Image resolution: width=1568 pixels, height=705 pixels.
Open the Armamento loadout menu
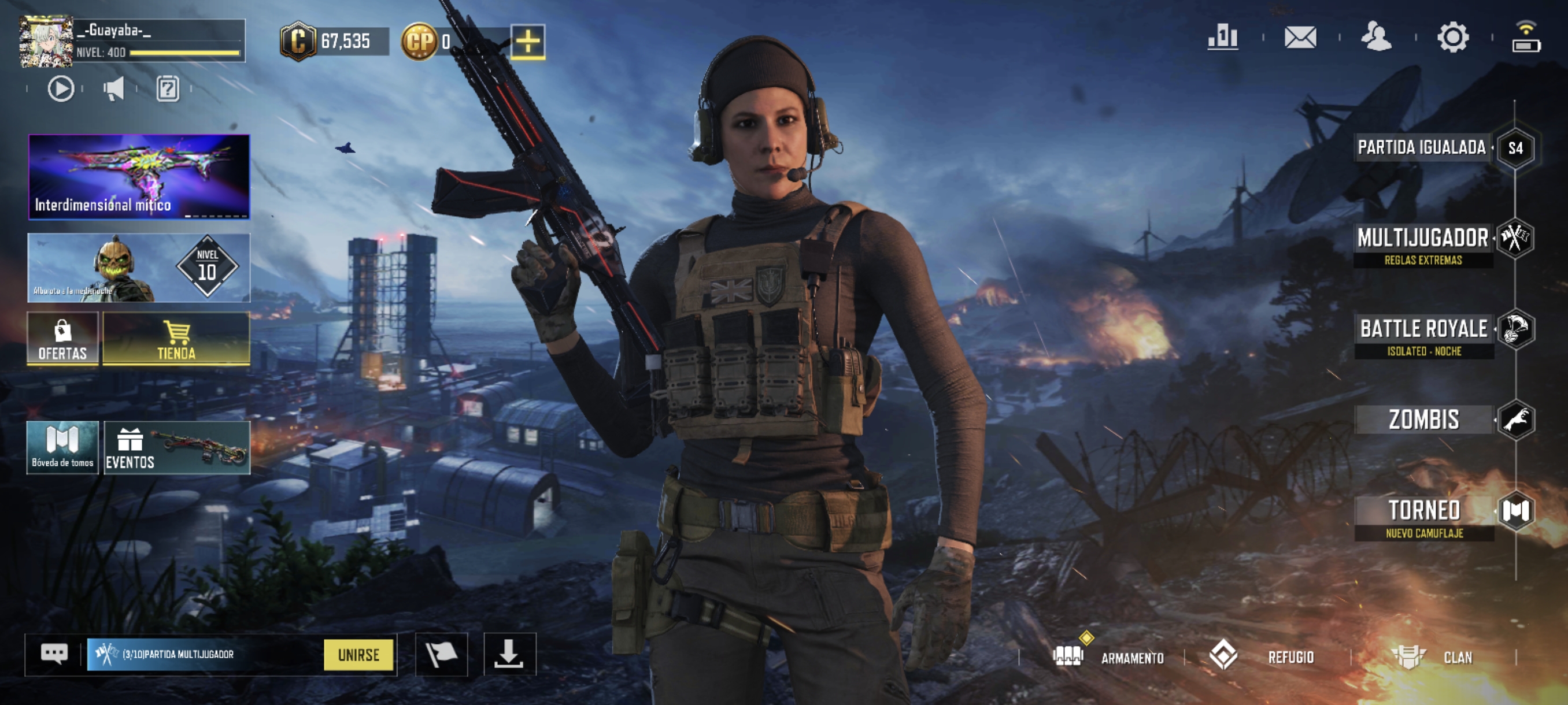pos(1108,657)
